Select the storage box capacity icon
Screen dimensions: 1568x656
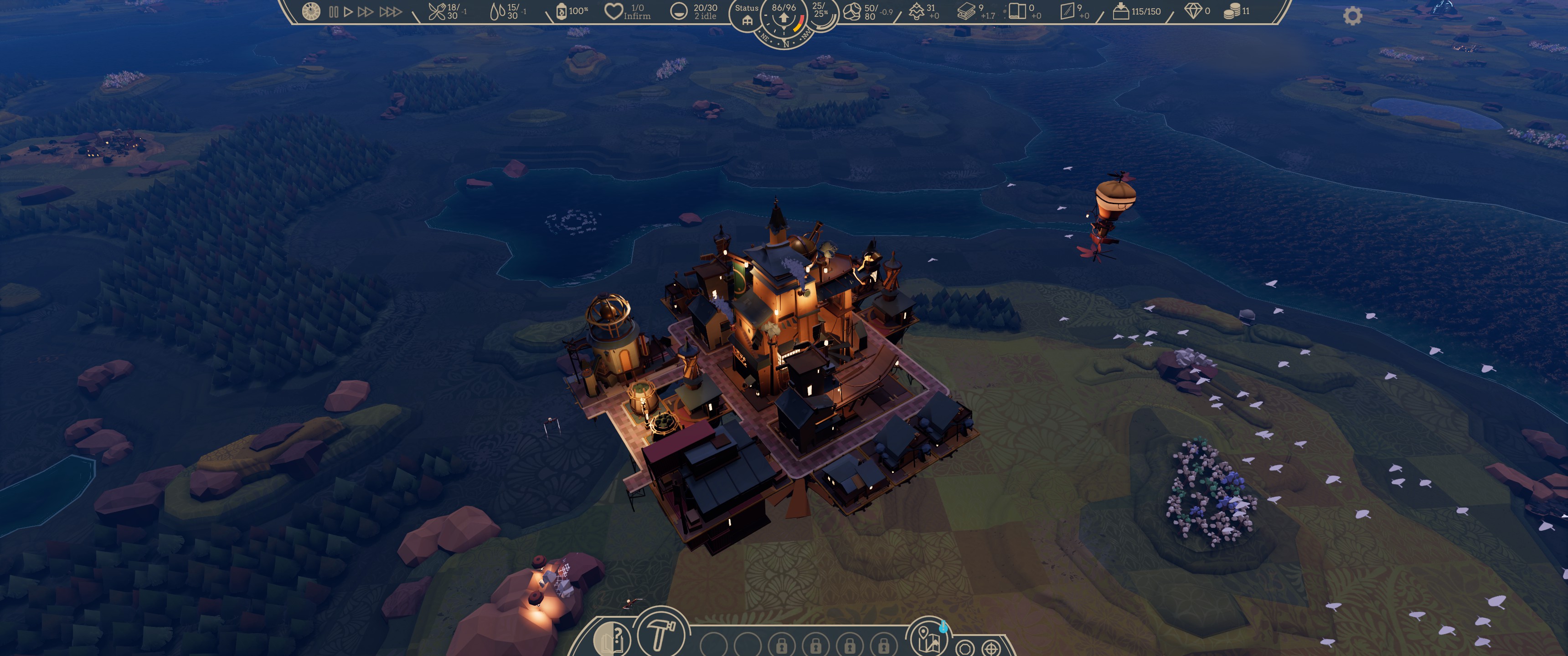1120,11
